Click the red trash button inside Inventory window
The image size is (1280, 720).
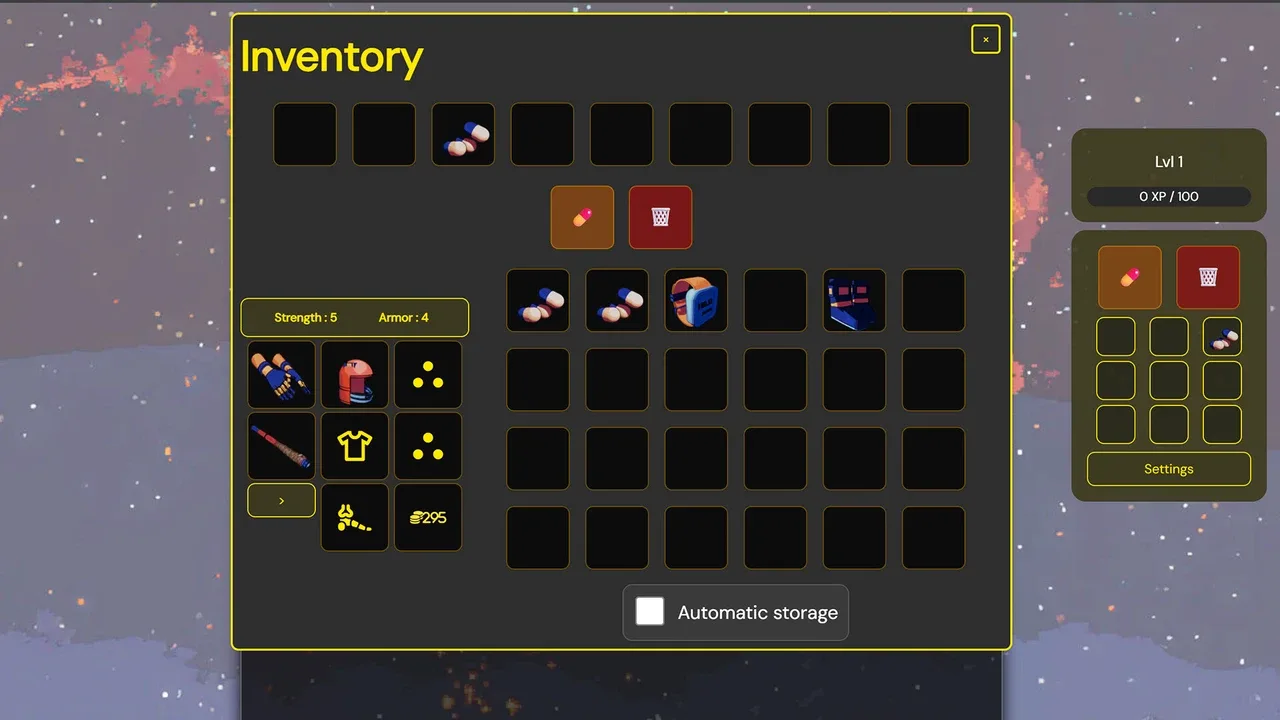click(x=660, y=217)
